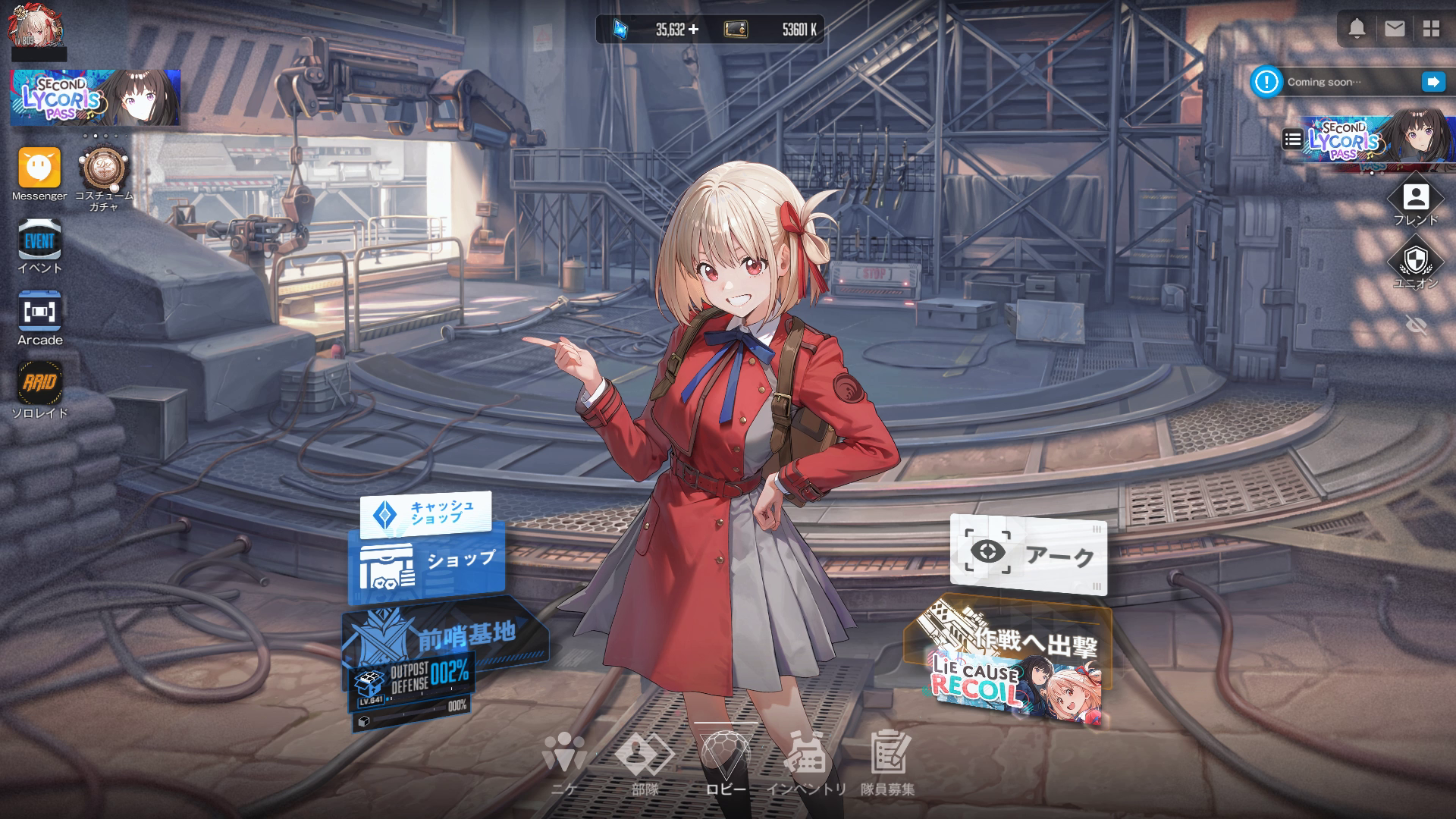Open the フレンド friends list
The height and width of the screenshot is (819, 1456).
click(x=1415, y=199)
